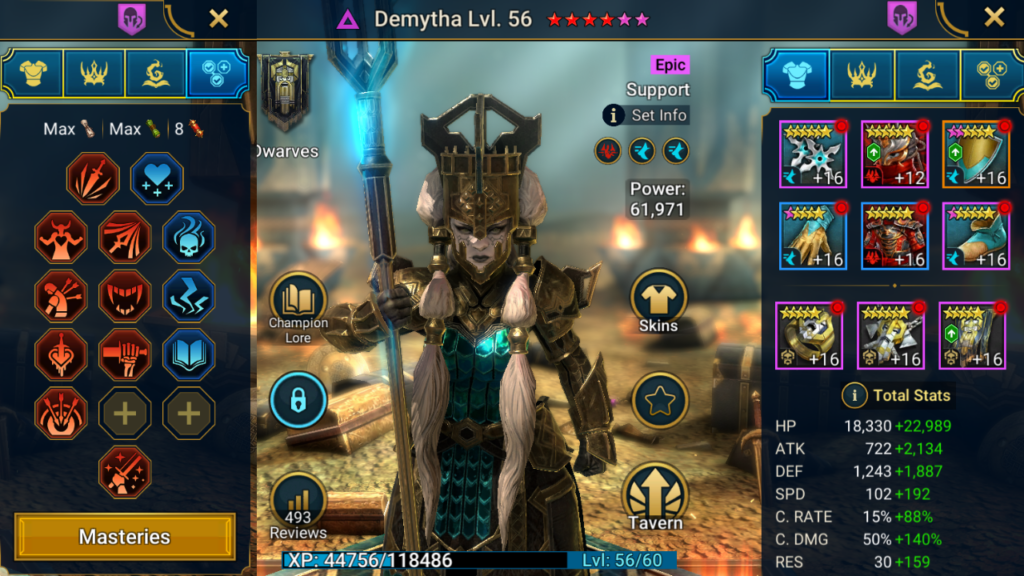The image size is (1024, 576).
Task: Open the Skins wardrobe
Action: pos(658,303)
